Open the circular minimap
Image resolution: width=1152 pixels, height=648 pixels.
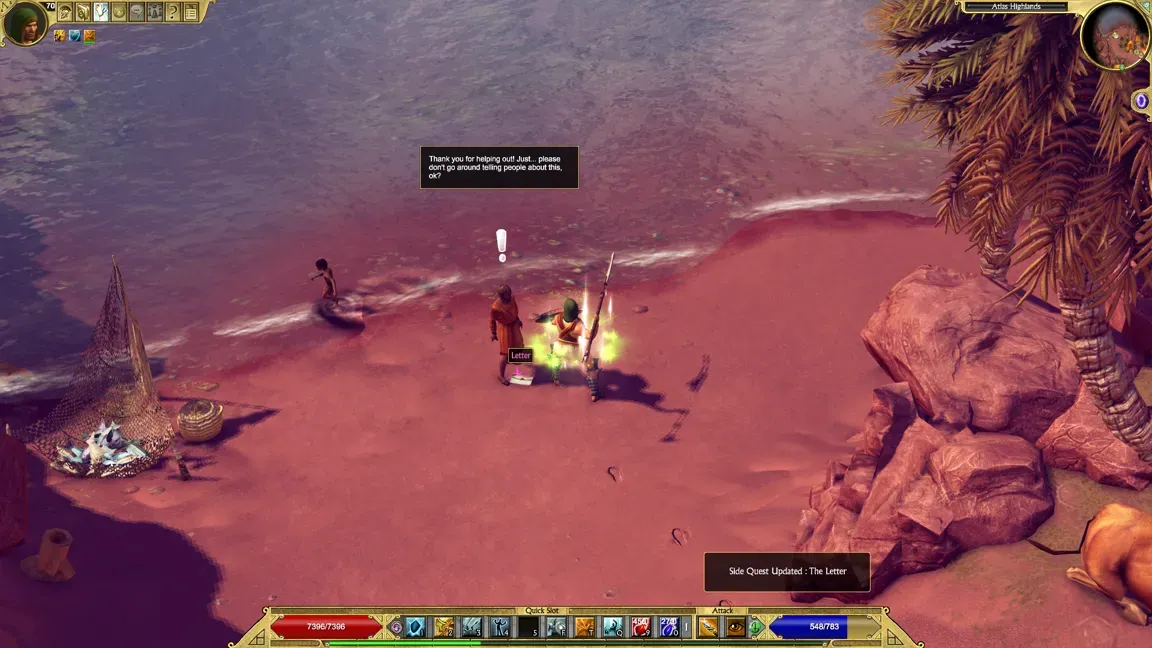(1114, 37)
